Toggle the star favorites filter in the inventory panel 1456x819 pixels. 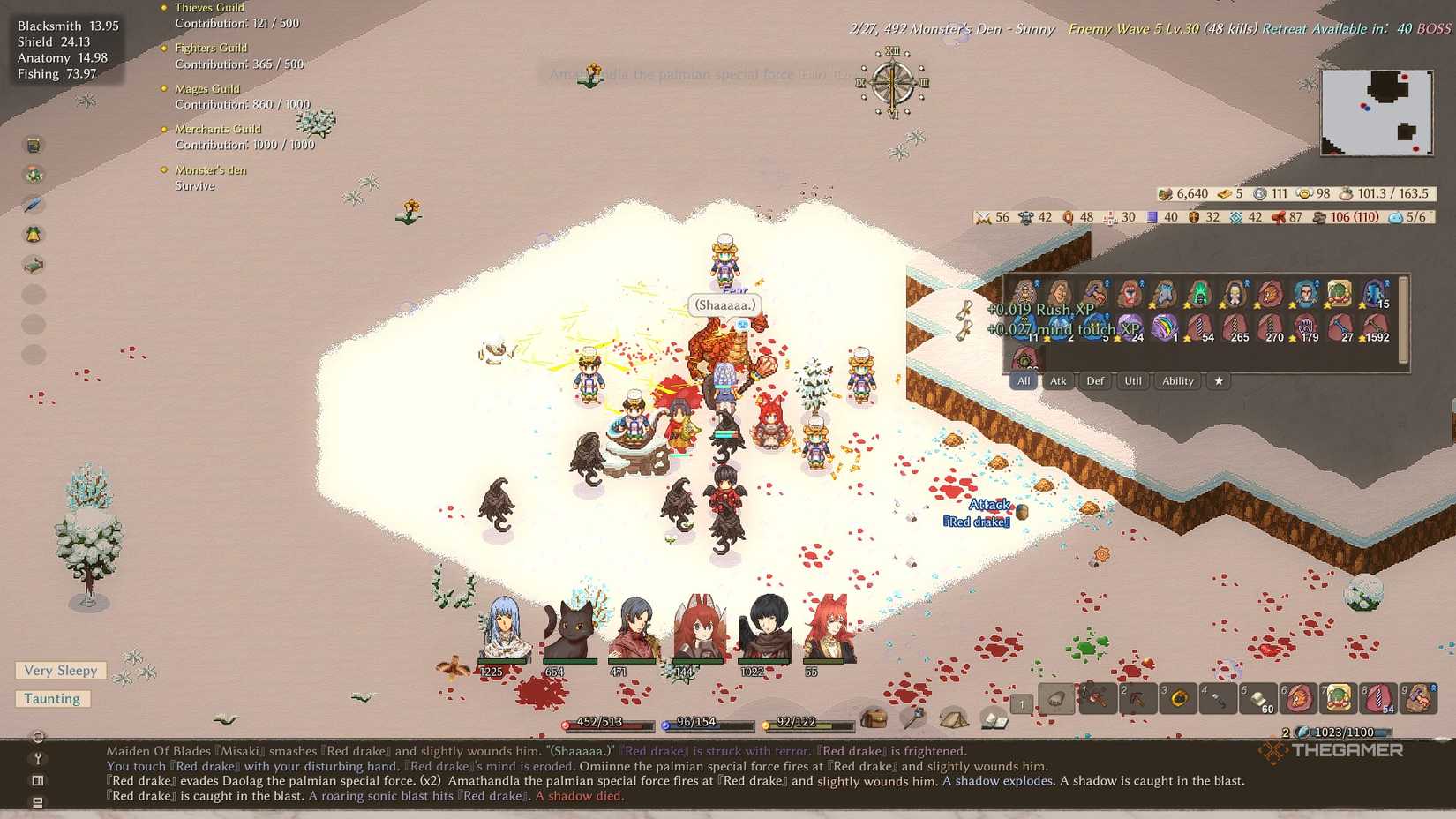click(1219, 381)
